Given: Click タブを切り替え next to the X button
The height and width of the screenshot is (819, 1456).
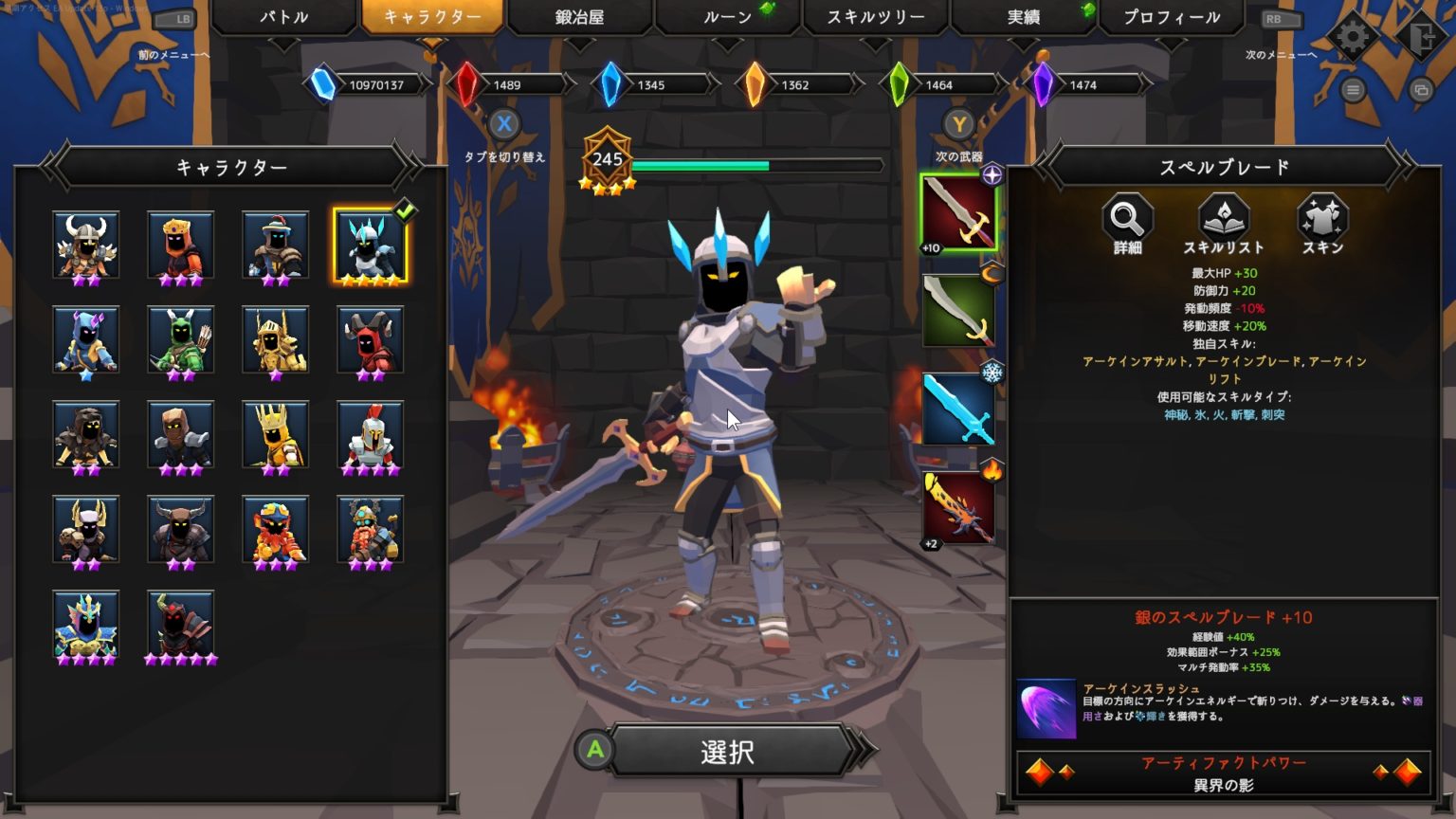Looking at the screenshot, I should [505, 157].
